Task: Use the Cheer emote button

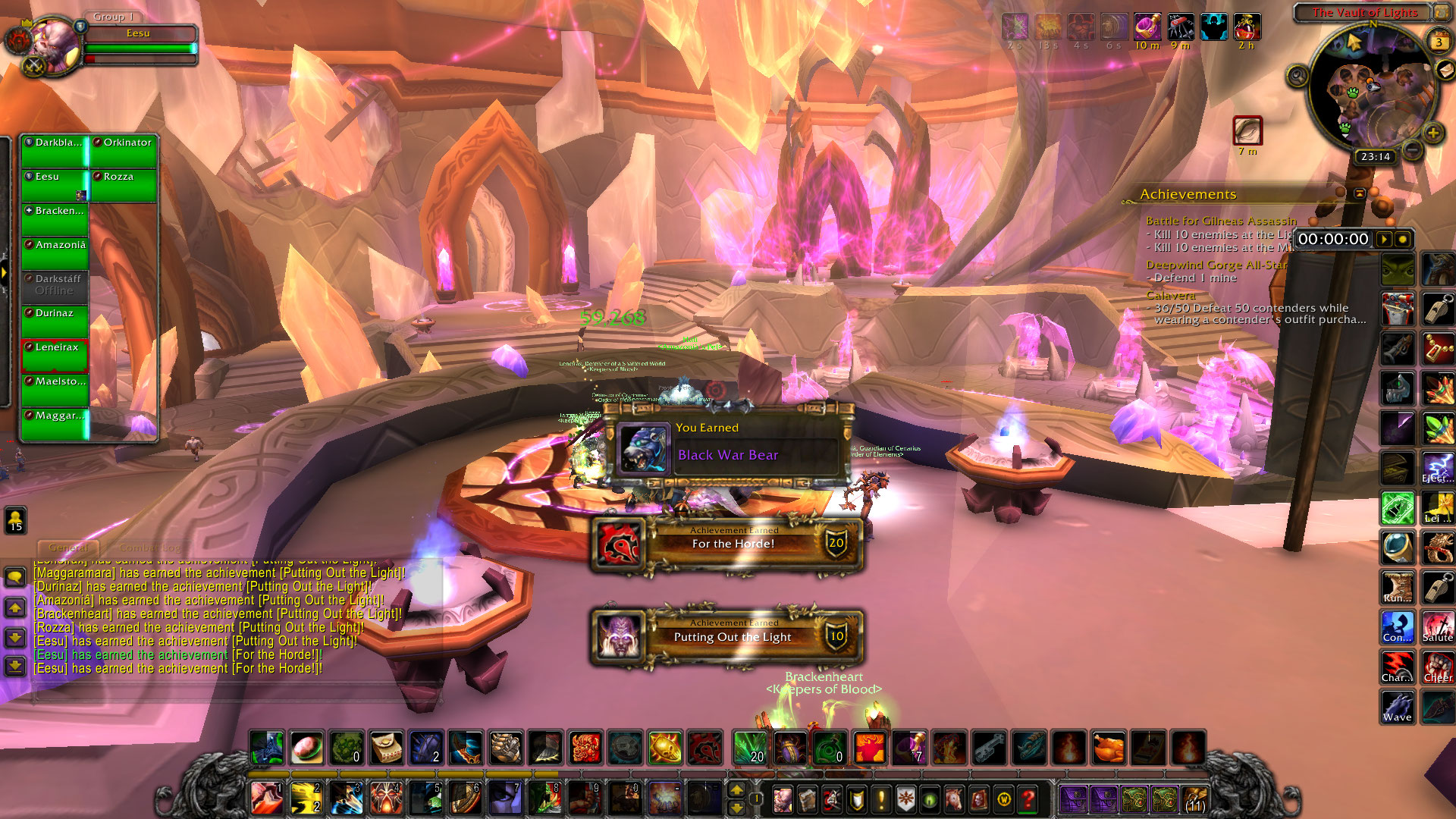Action: [1437, 667]
